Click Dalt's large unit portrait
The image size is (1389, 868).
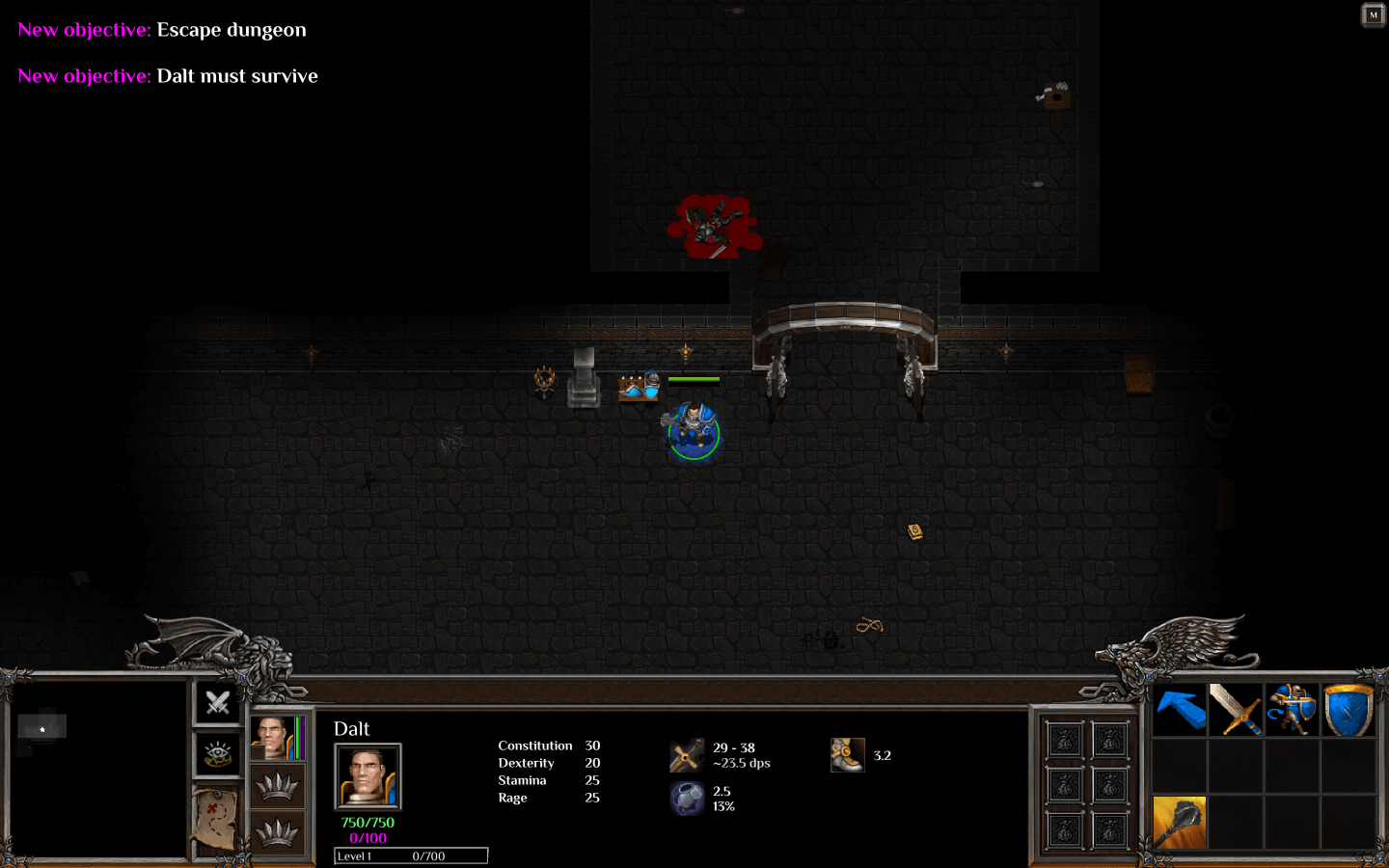pyautogui.click(x=368, y=775)
